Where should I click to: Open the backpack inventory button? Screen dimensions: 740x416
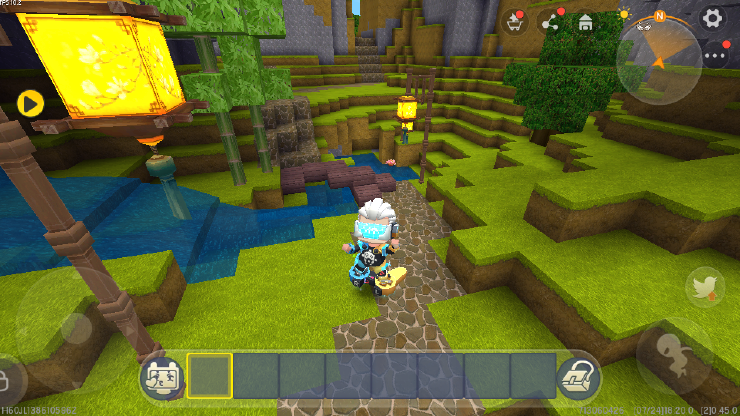[577, 376]
